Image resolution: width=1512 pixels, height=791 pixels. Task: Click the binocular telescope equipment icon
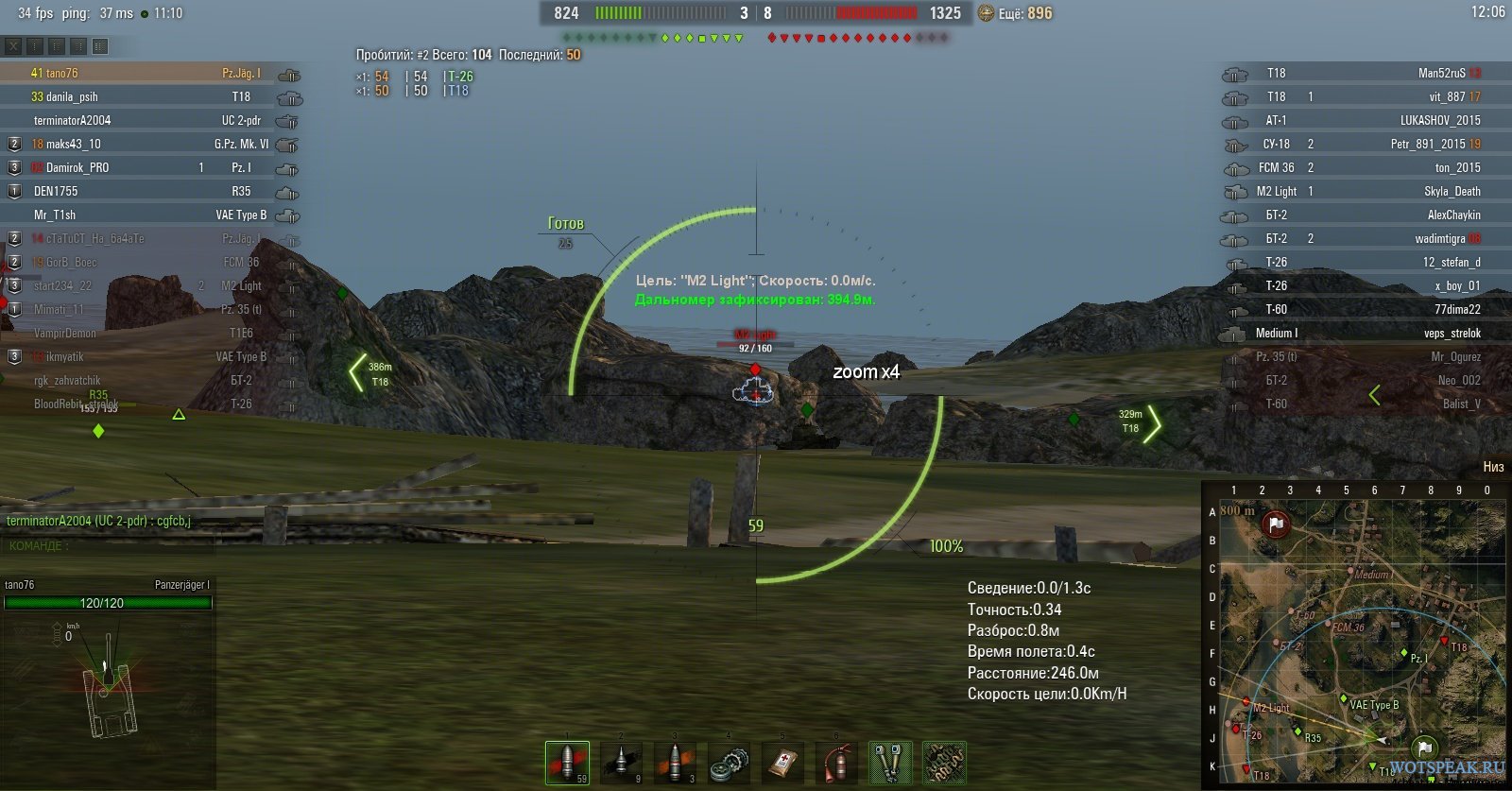coord(890,762)
